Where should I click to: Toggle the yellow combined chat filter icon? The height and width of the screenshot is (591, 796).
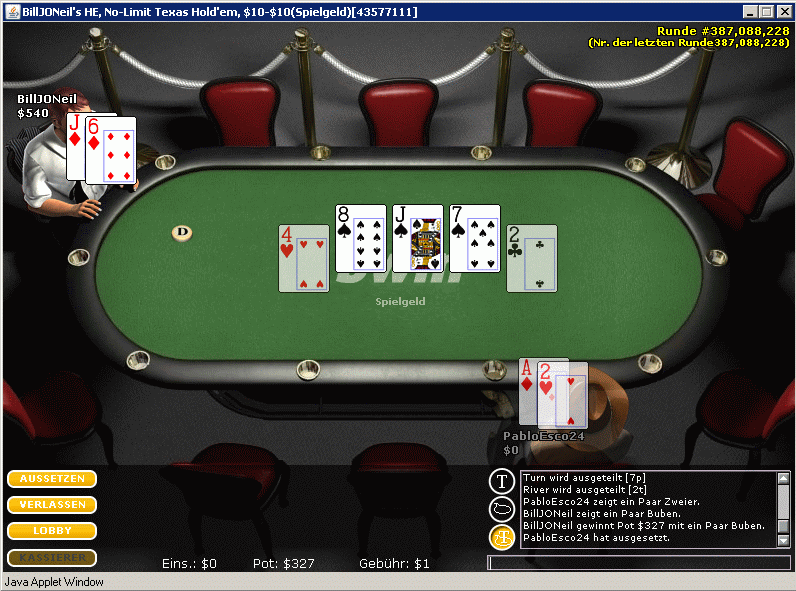(501, 537)
